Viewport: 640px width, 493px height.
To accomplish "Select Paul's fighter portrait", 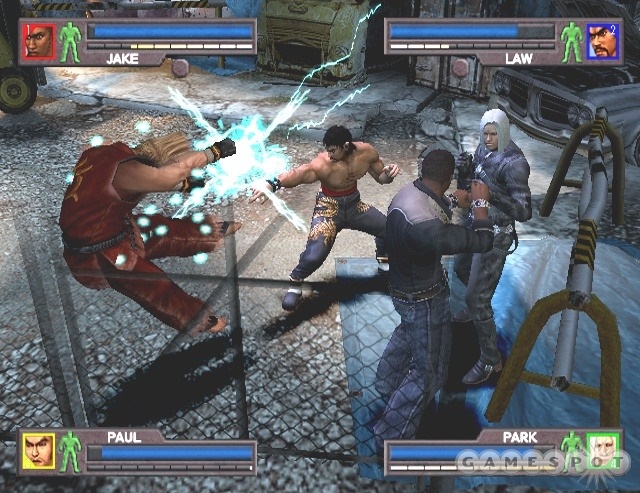I will coord(39,452).
